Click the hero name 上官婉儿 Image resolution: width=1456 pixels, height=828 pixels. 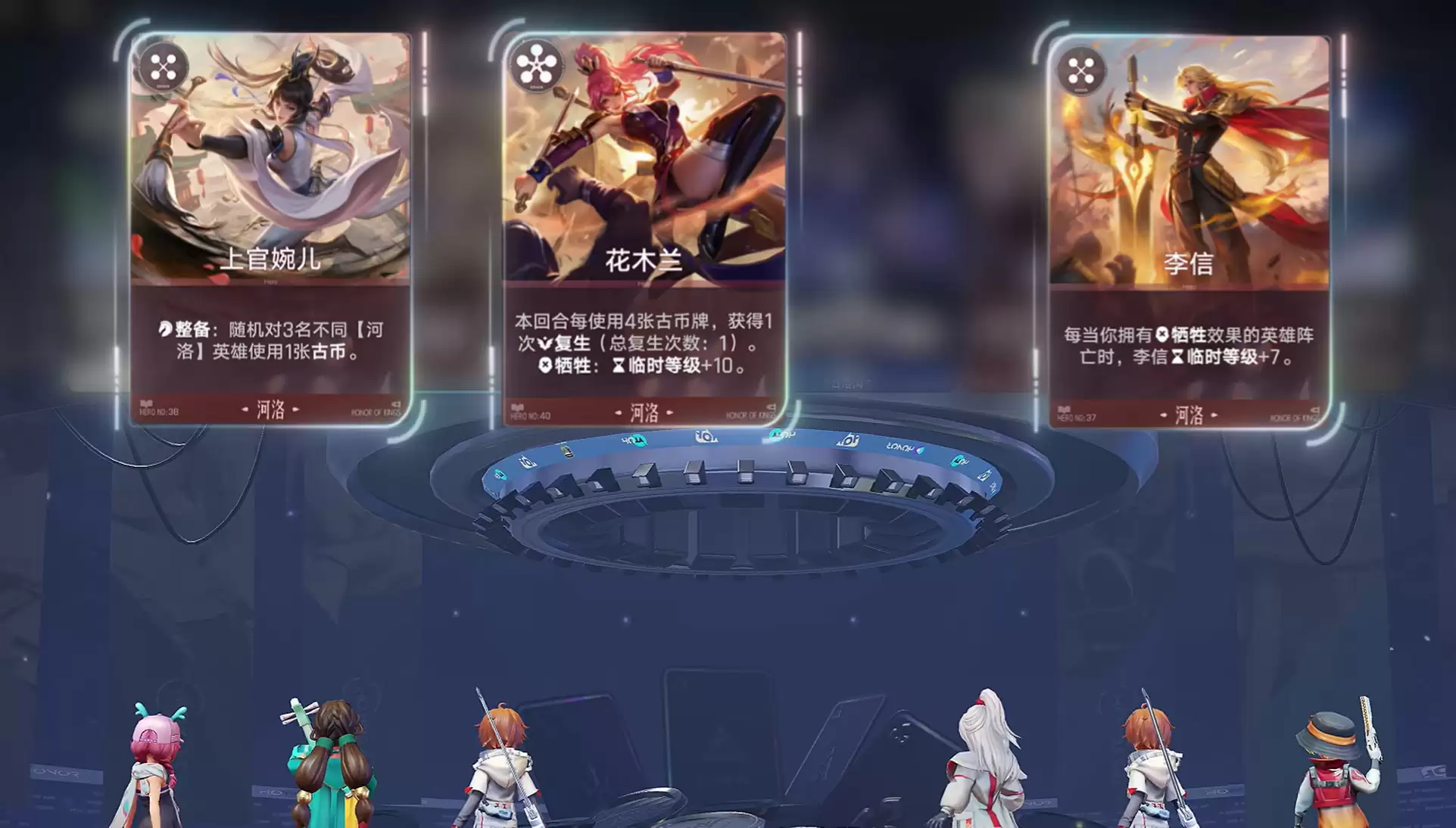(273, 258)
